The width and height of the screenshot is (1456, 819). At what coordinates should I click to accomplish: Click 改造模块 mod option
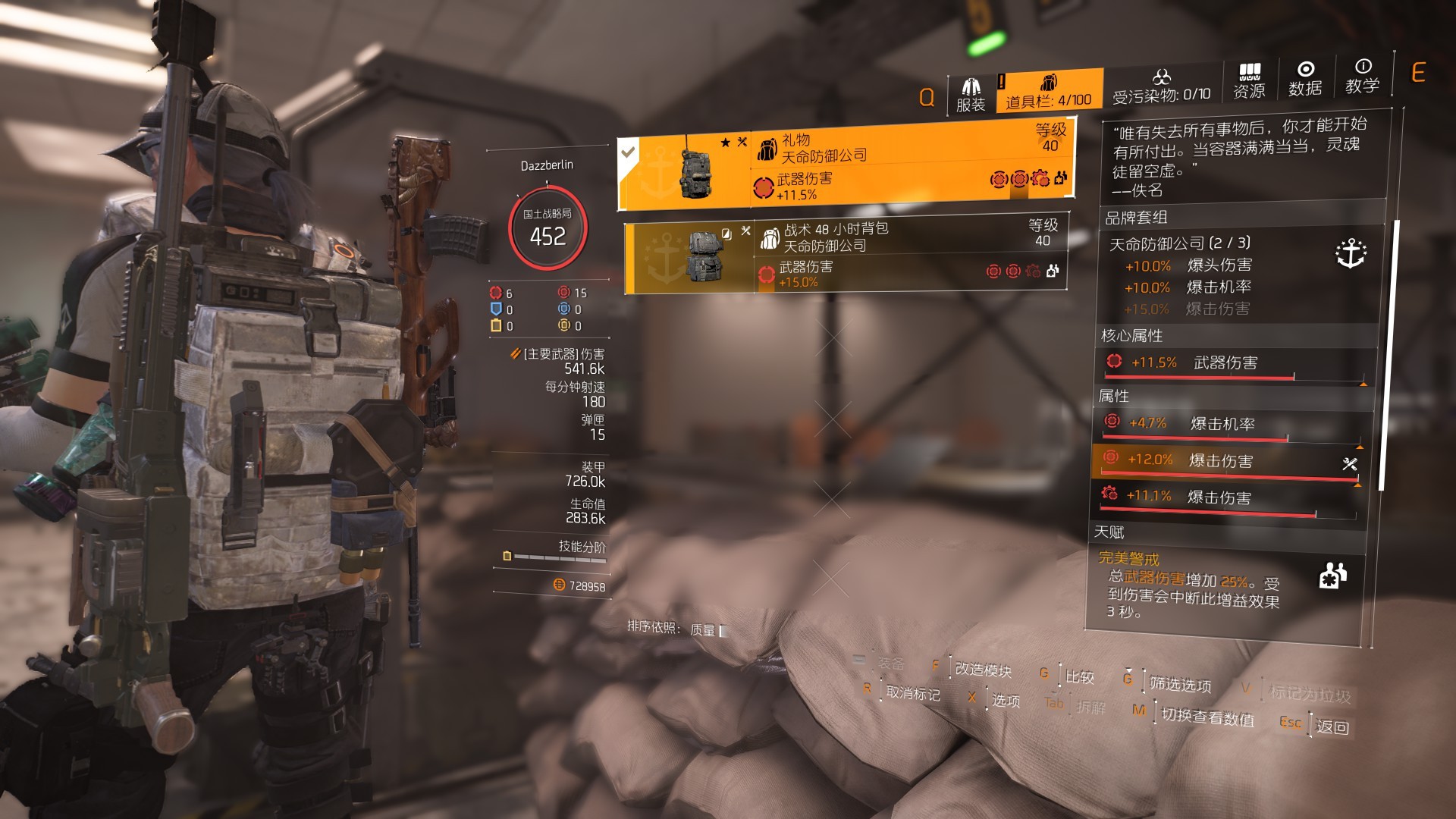[x=983, y=669]
